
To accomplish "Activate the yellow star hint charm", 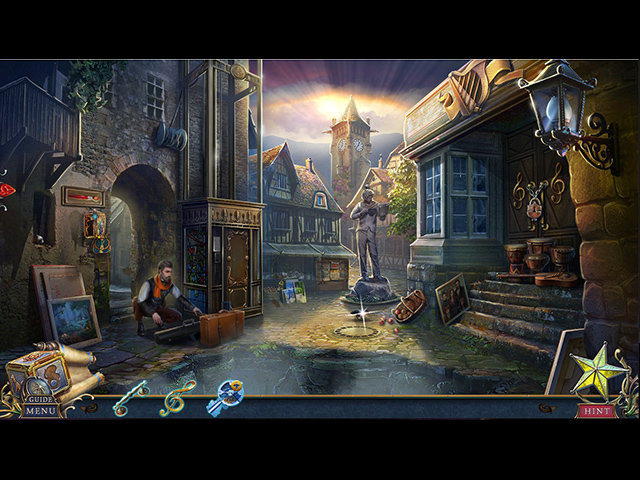I will (x=598, y=371).
